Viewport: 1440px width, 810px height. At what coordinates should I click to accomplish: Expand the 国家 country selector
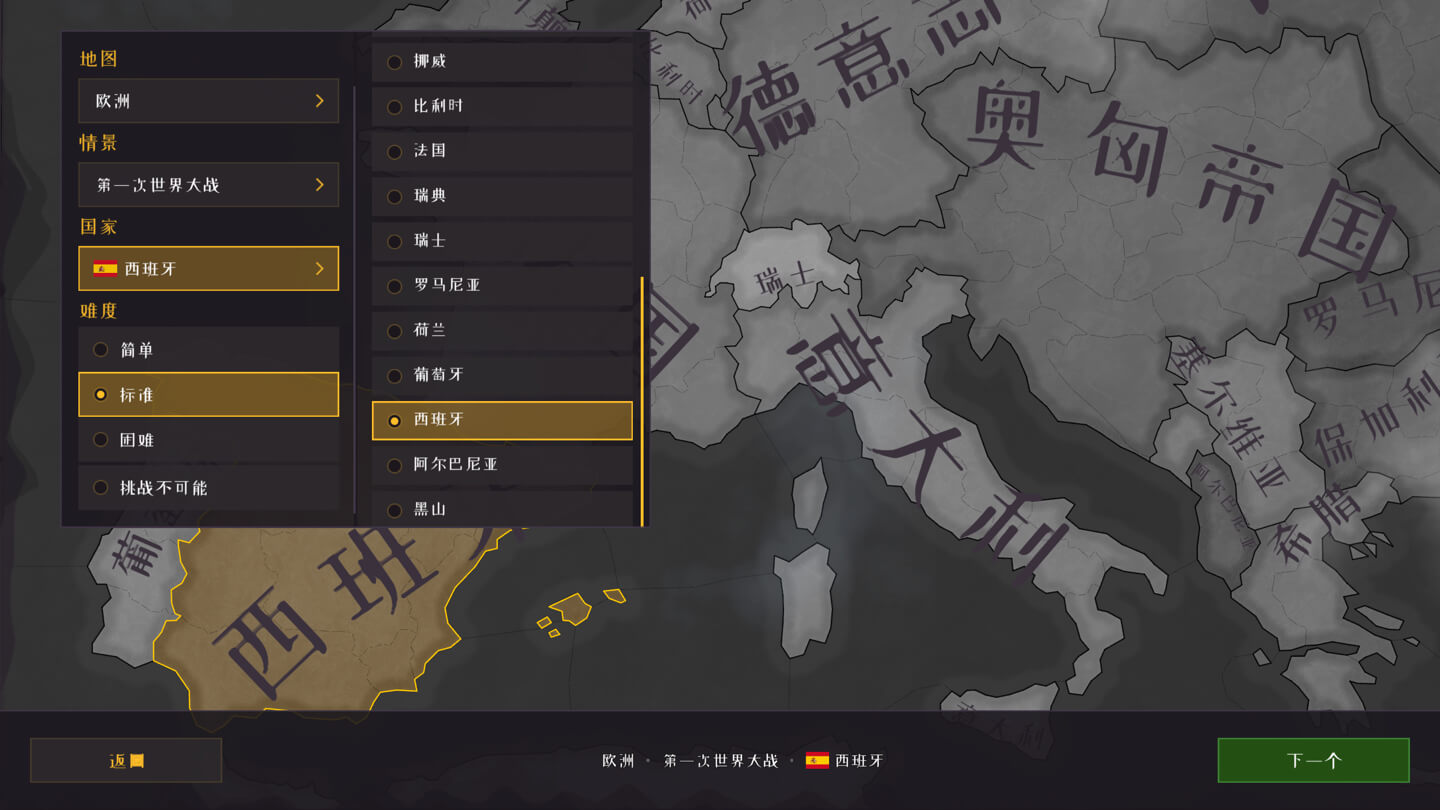click(x=208, y=268)
